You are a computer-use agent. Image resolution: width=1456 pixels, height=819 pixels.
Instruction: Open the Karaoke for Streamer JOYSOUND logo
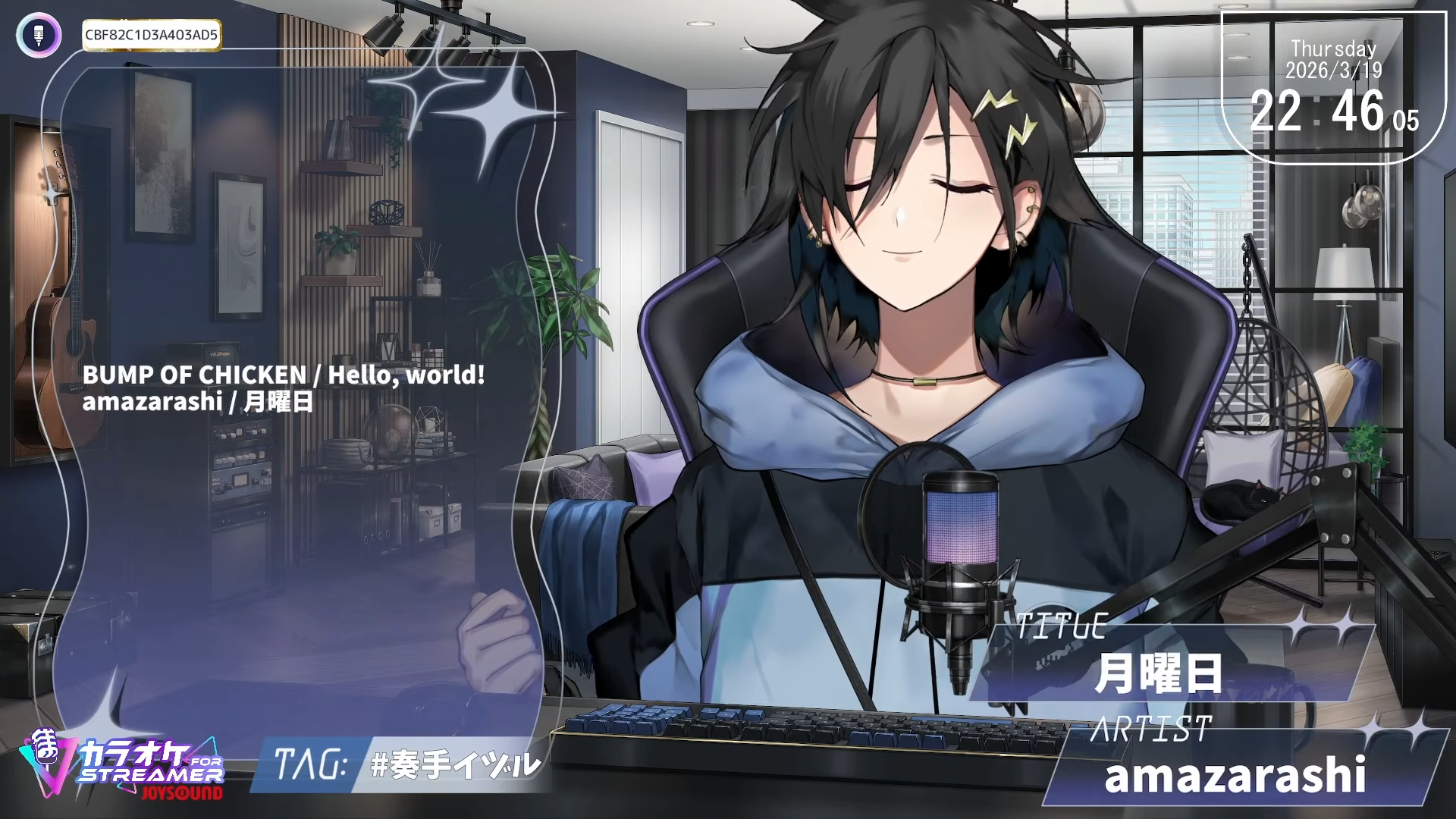tap(122, 765)
